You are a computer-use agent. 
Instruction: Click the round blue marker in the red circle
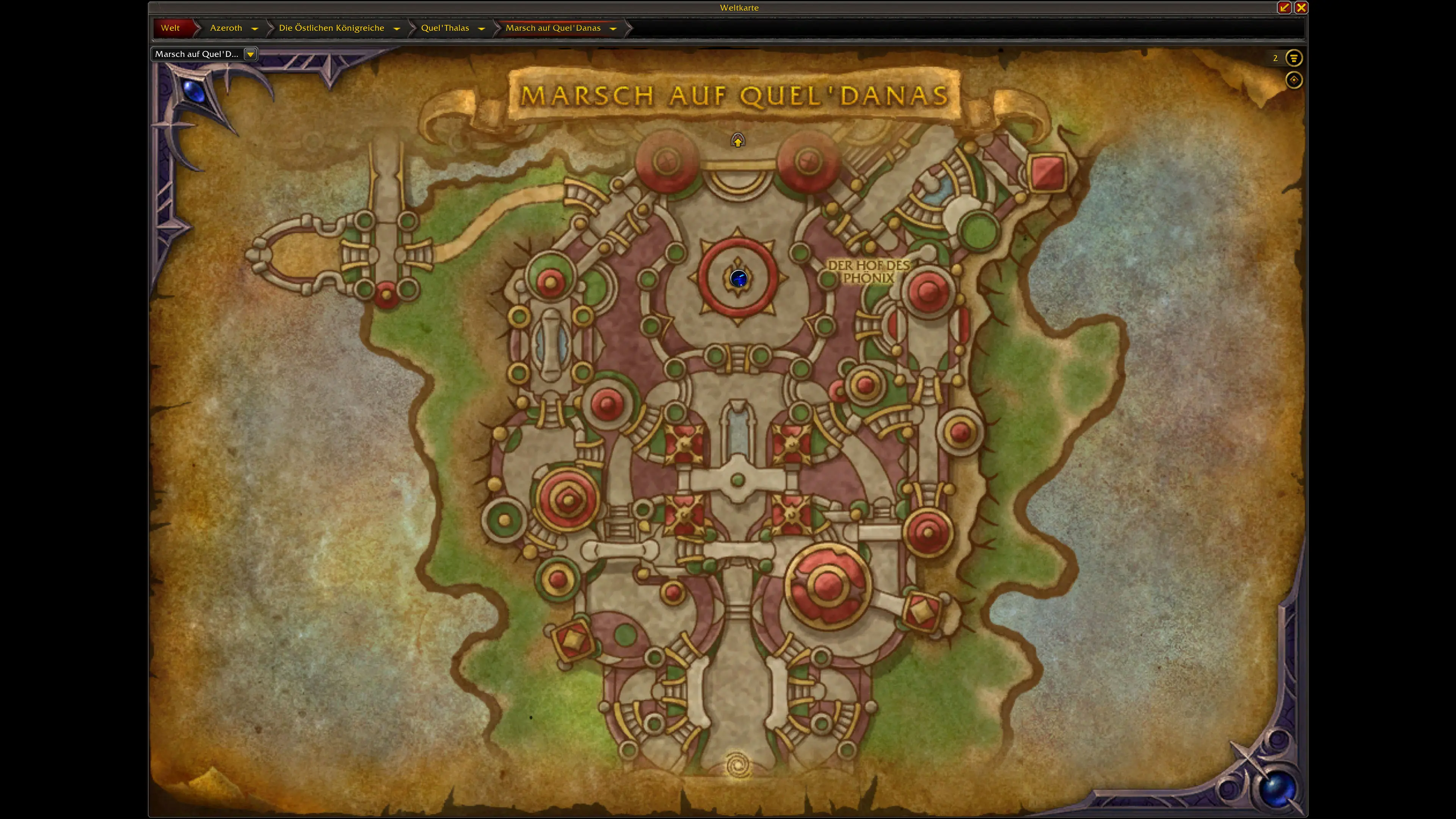coord(739,278)
